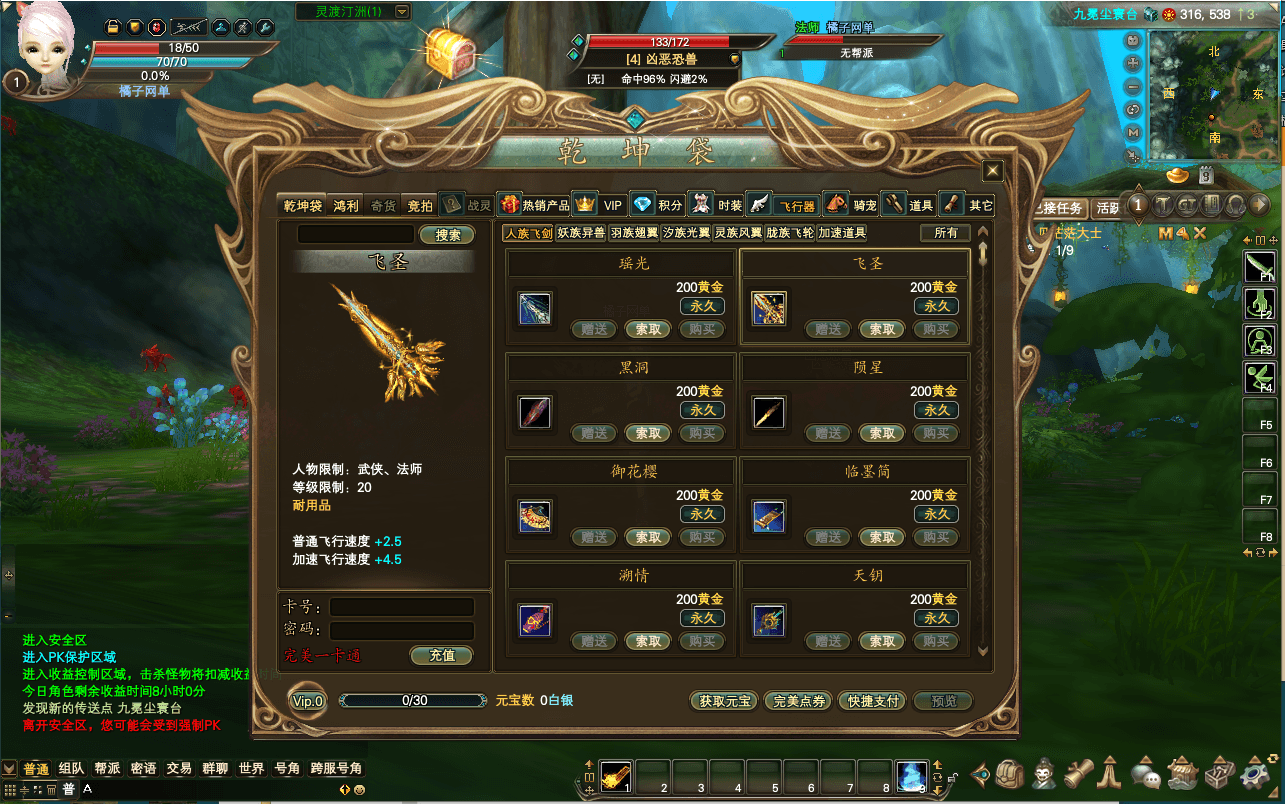
Task: Open the pavilion shop icon
Action: click(1180, 775)
